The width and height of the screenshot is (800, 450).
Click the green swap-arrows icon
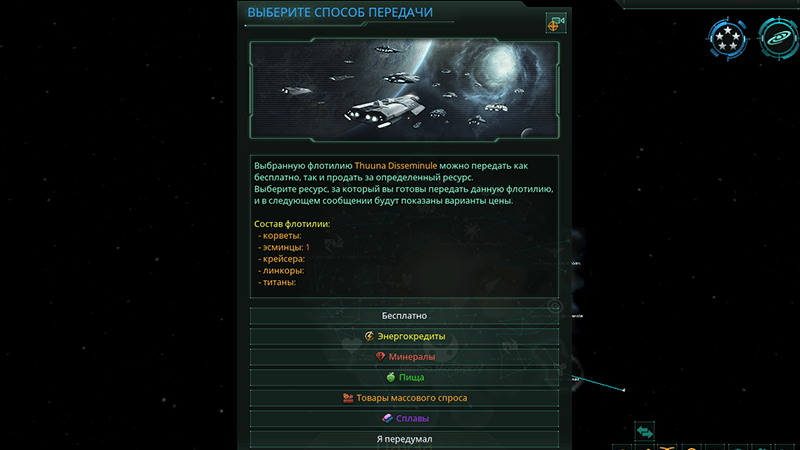pos(645,430)
